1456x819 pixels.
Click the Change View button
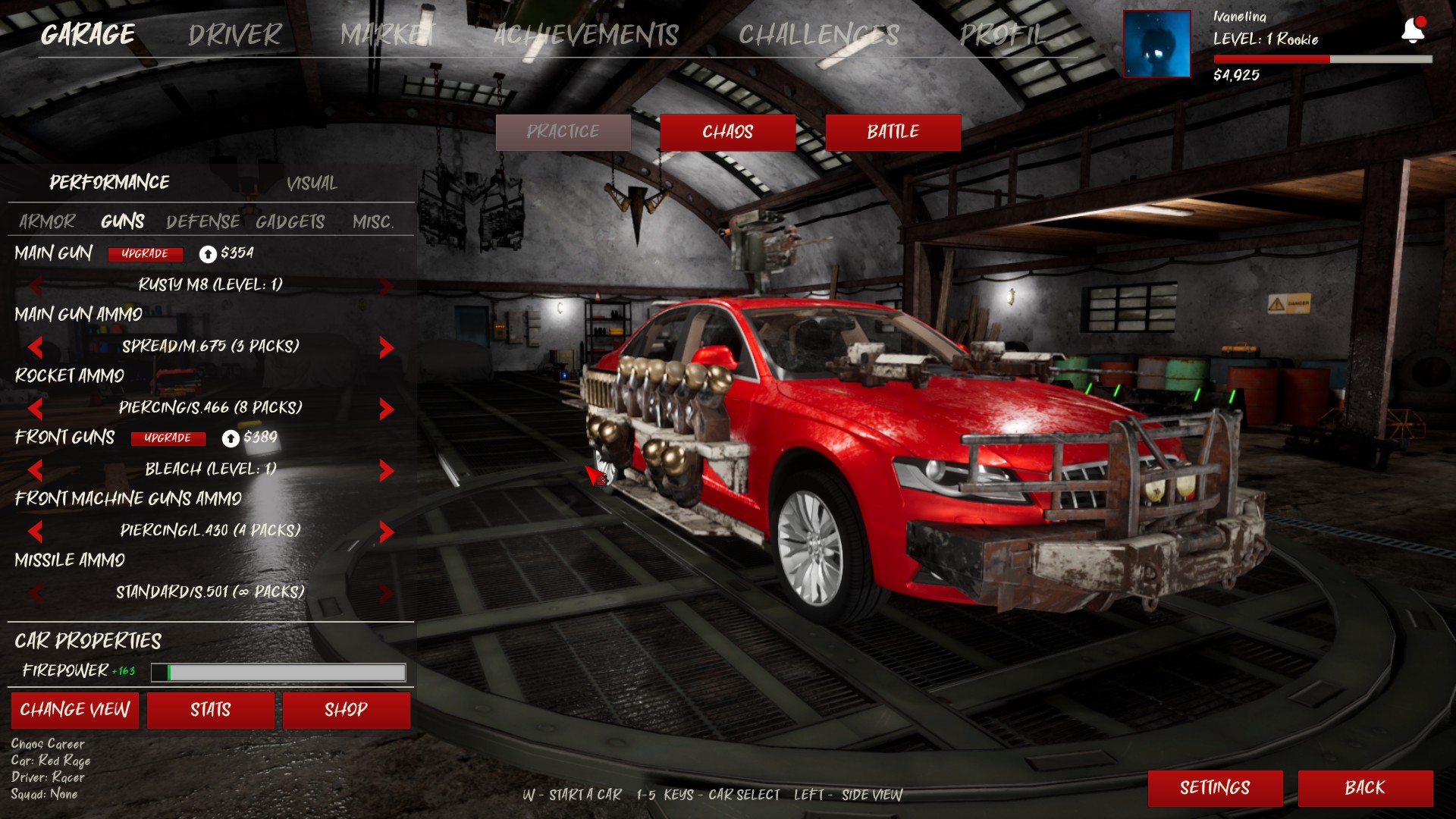[x=75, y=710]
